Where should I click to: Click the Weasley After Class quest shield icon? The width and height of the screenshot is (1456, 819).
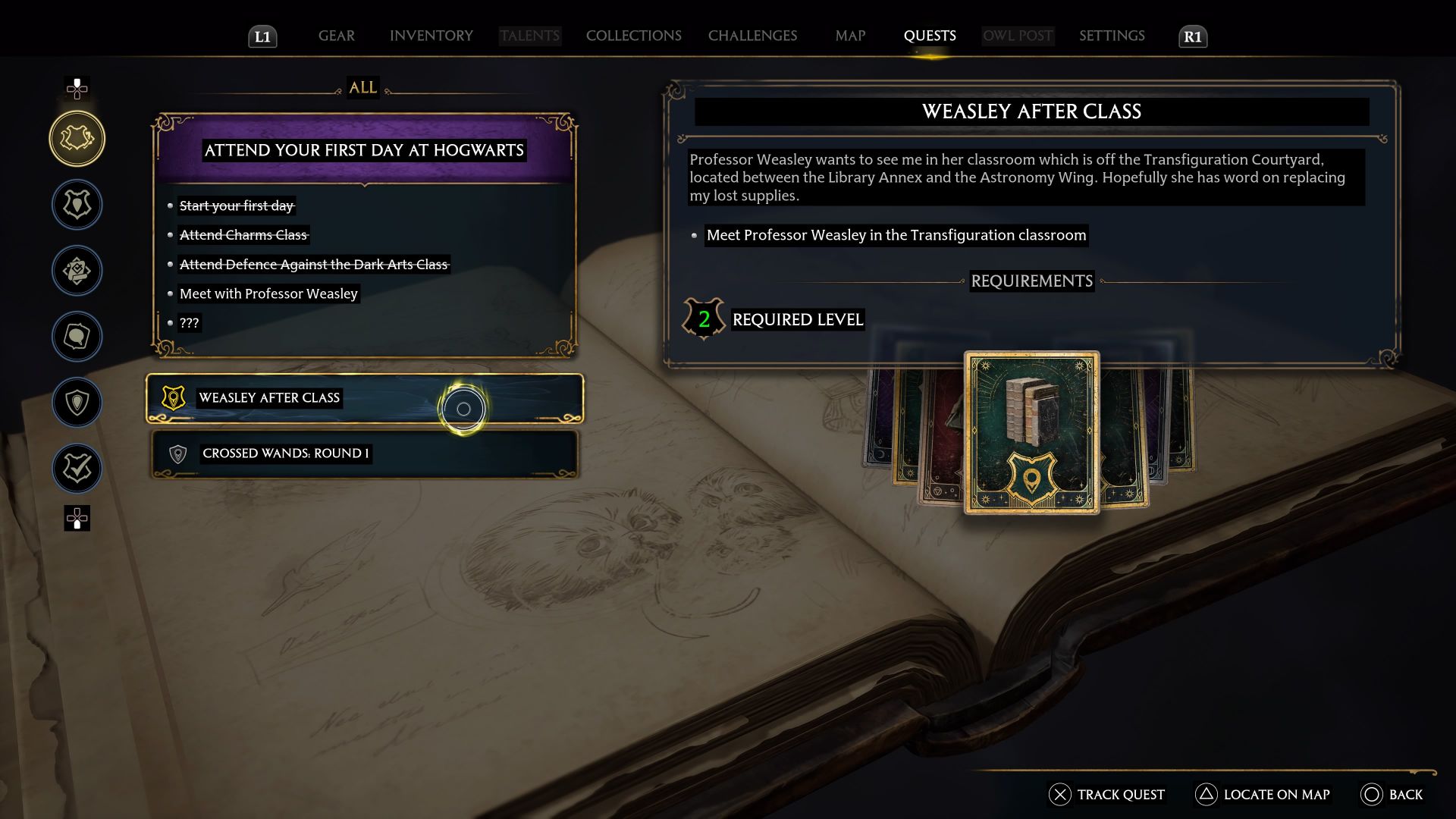[x=174, y=397]
